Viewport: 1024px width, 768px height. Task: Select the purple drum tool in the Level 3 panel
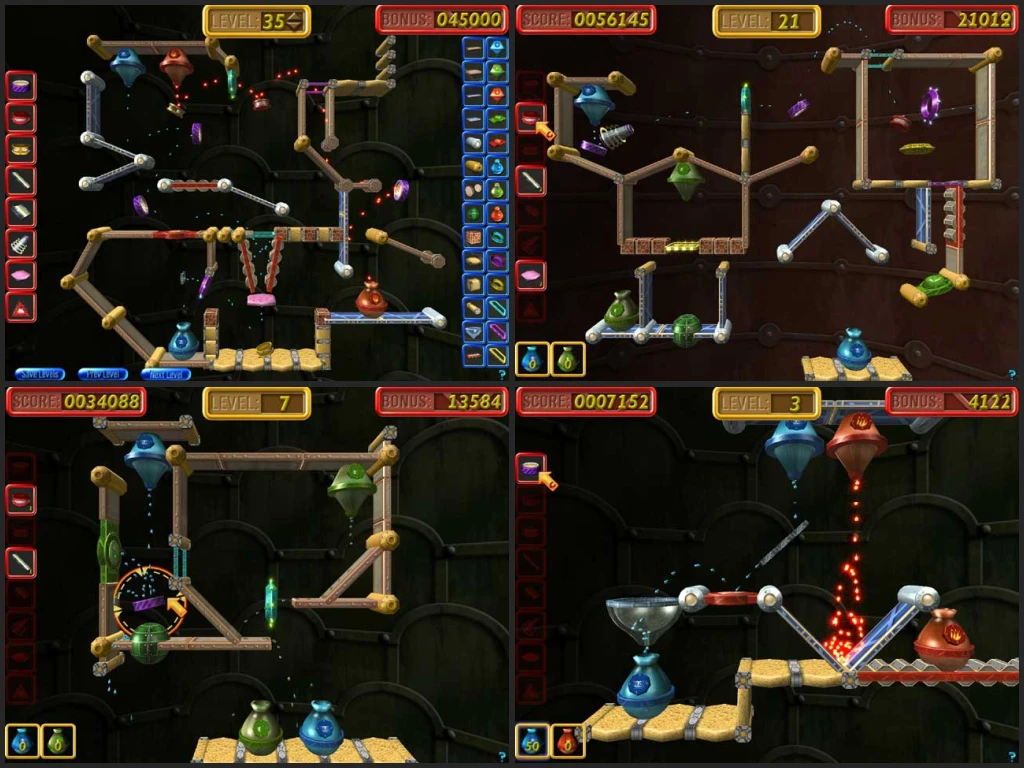530,467
